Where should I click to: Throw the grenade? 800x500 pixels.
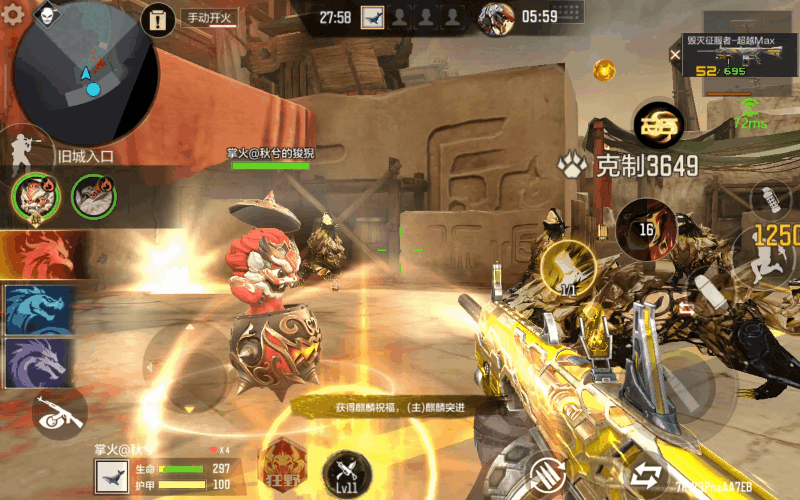[x=769, y=198]
